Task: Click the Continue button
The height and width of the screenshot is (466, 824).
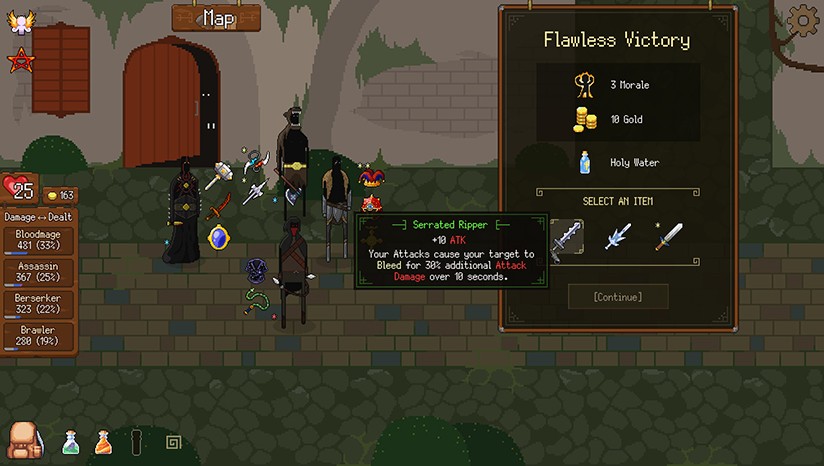Action: point(617,296)
